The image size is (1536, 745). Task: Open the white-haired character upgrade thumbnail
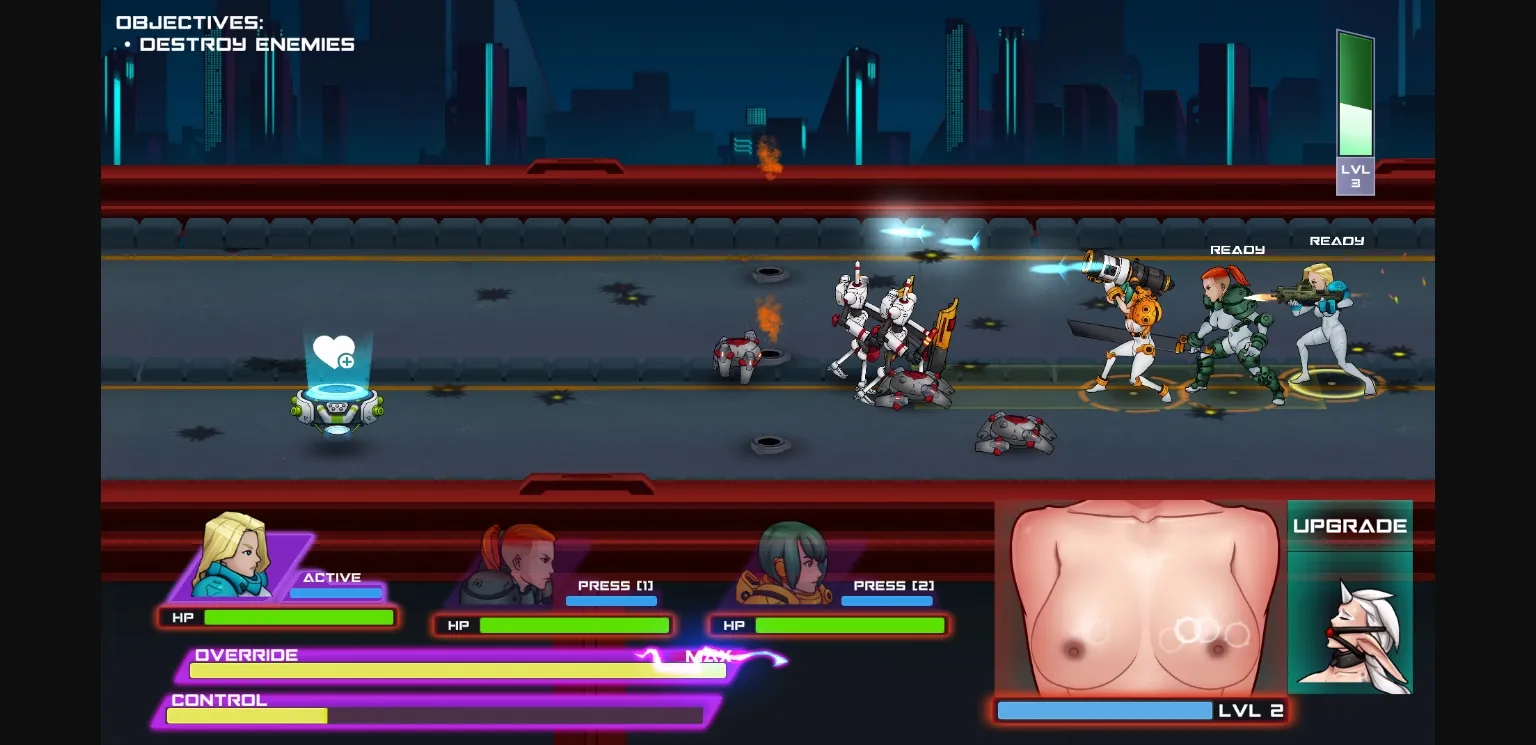1351,625
